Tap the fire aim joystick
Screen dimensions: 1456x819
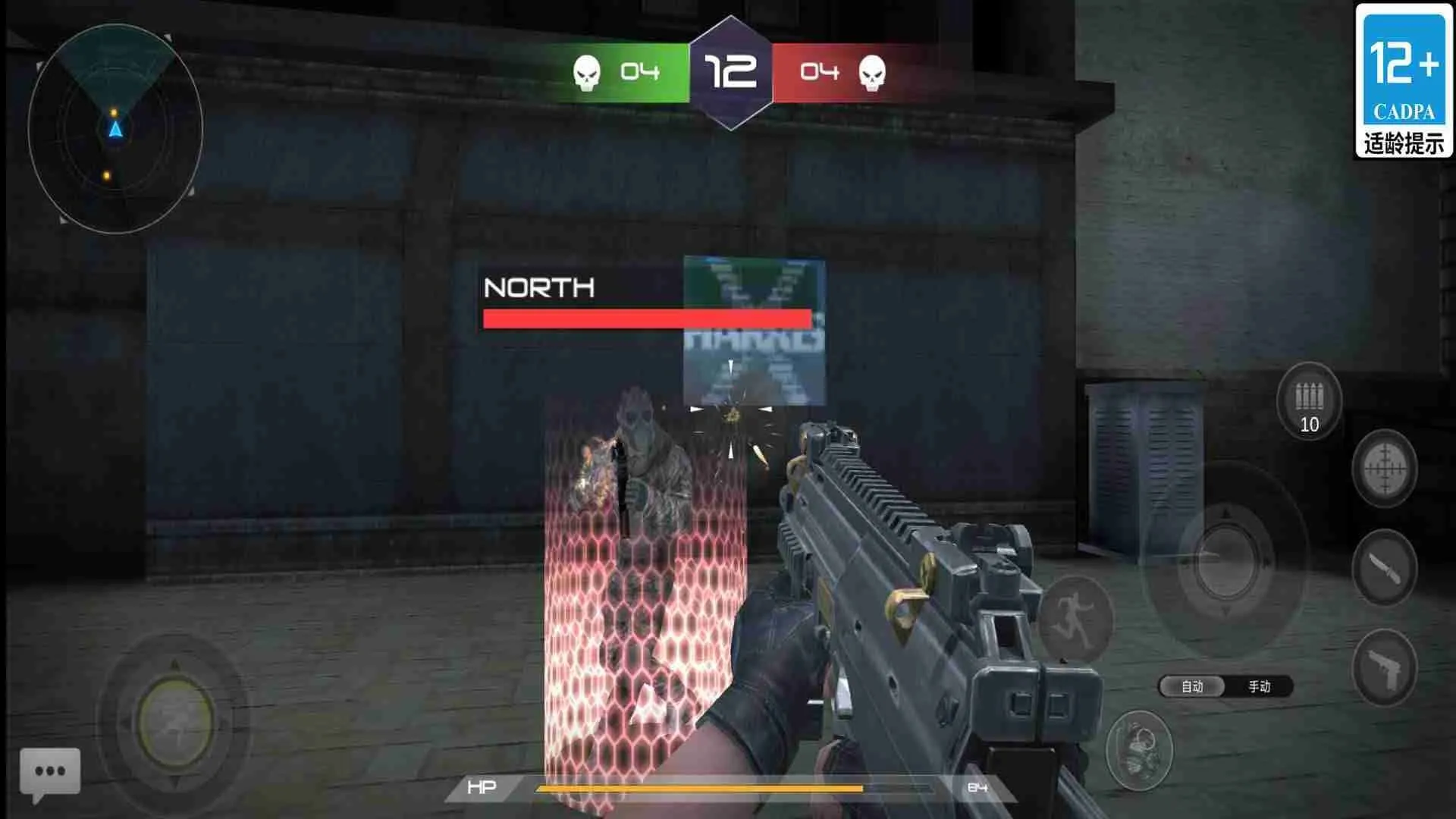pyautogui.click(x=1225, y=563)
